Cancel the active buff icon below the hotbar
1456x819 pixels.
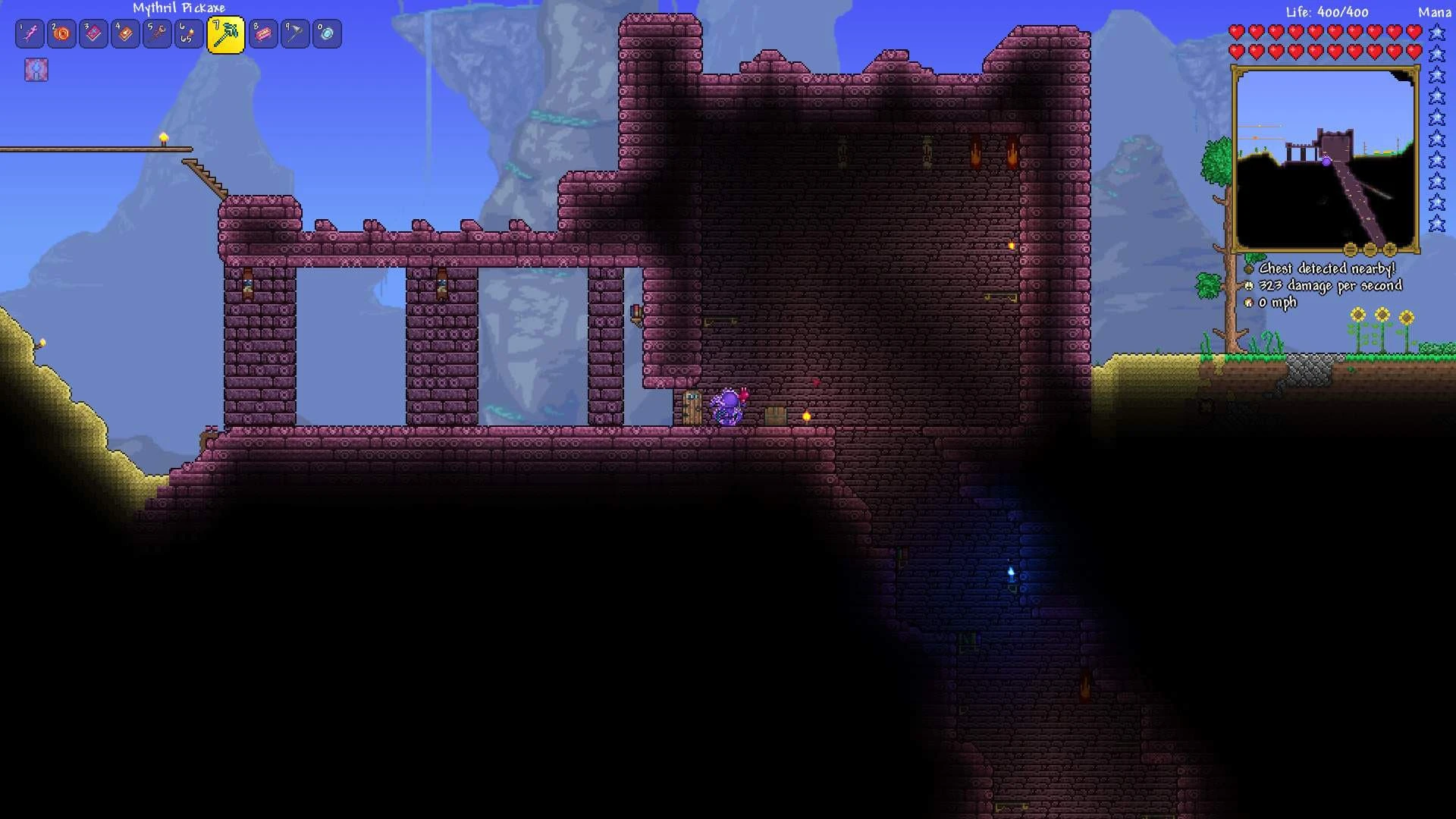36,71
